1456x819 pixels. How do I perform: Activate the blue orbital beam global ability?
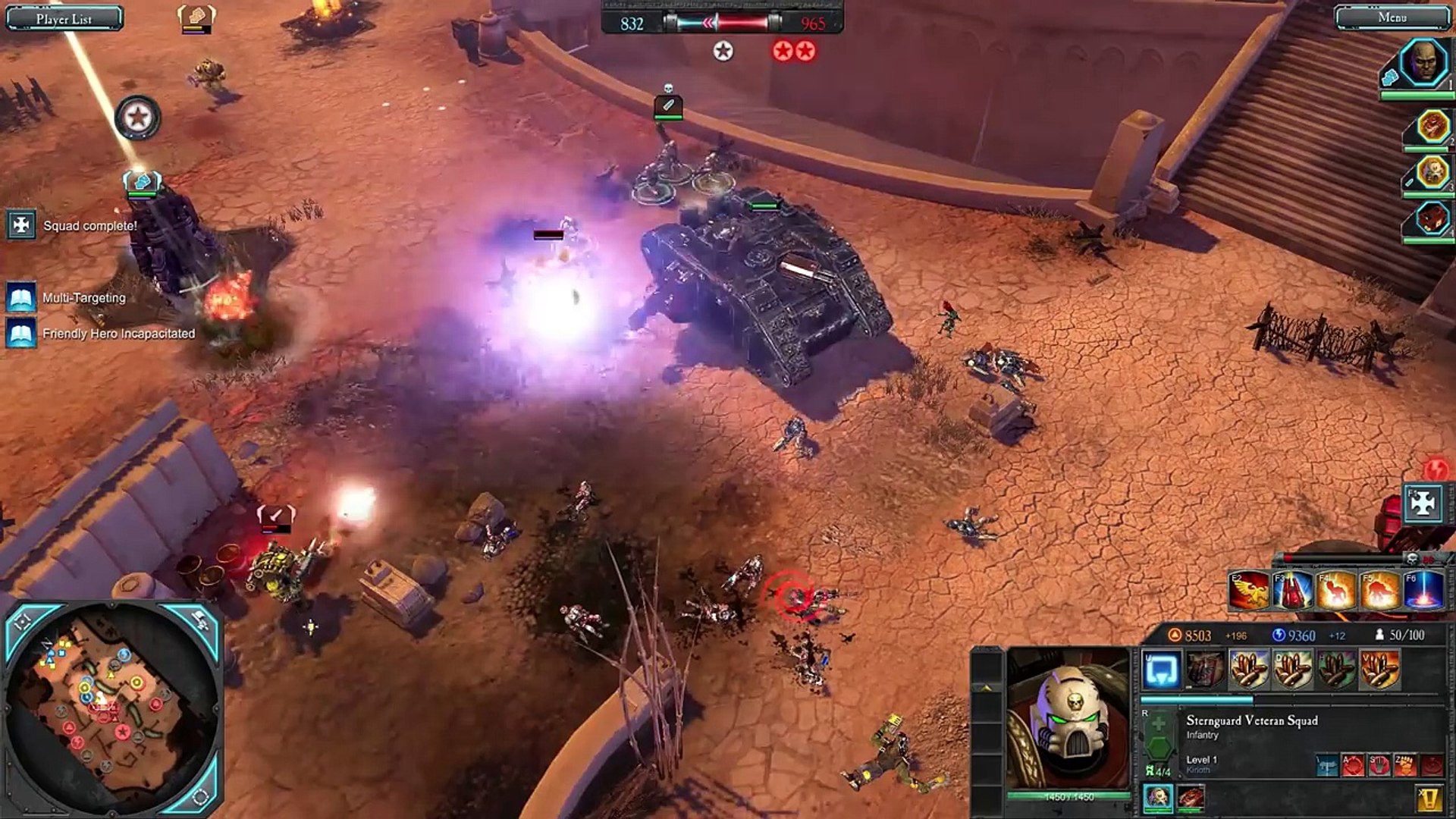tap(1424, 591)
